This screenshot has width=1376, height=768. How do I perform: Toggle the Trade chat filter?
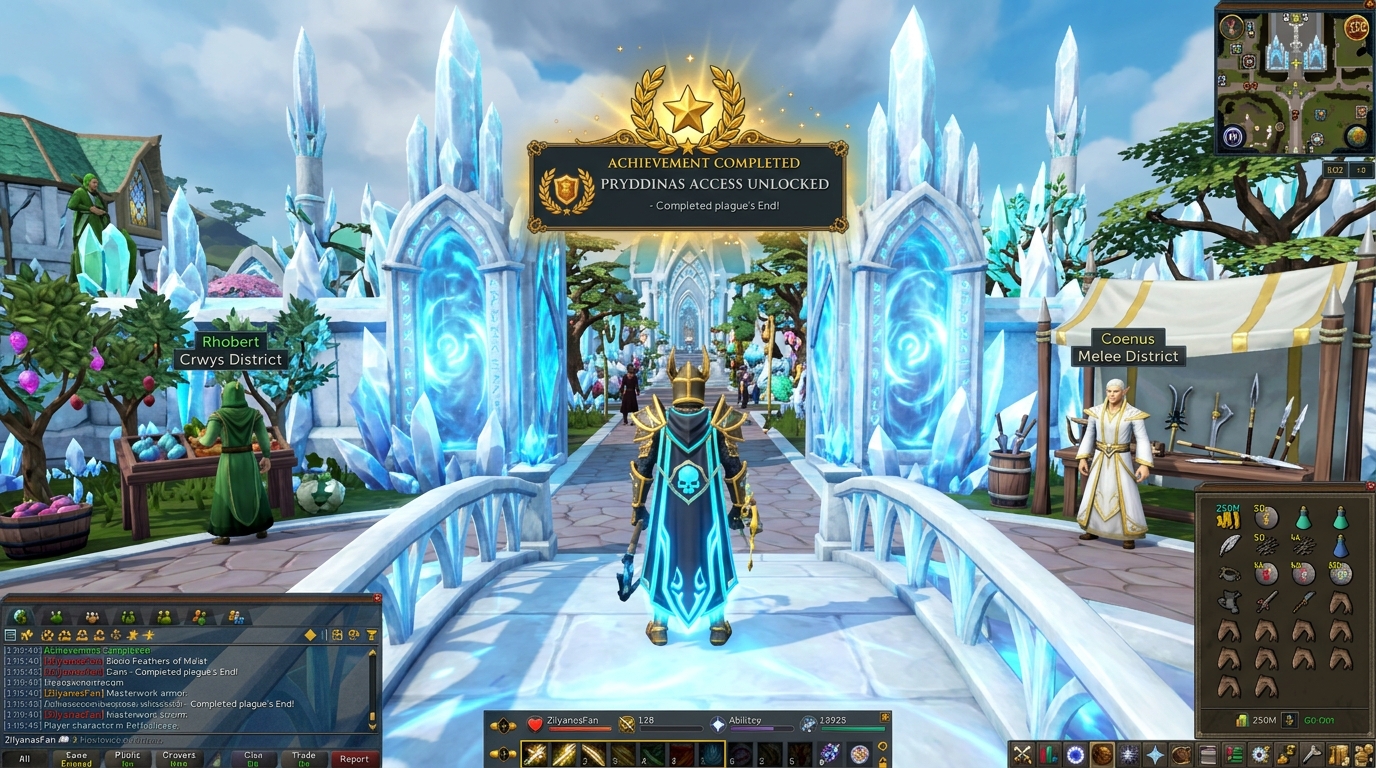(x=305, y=757)
